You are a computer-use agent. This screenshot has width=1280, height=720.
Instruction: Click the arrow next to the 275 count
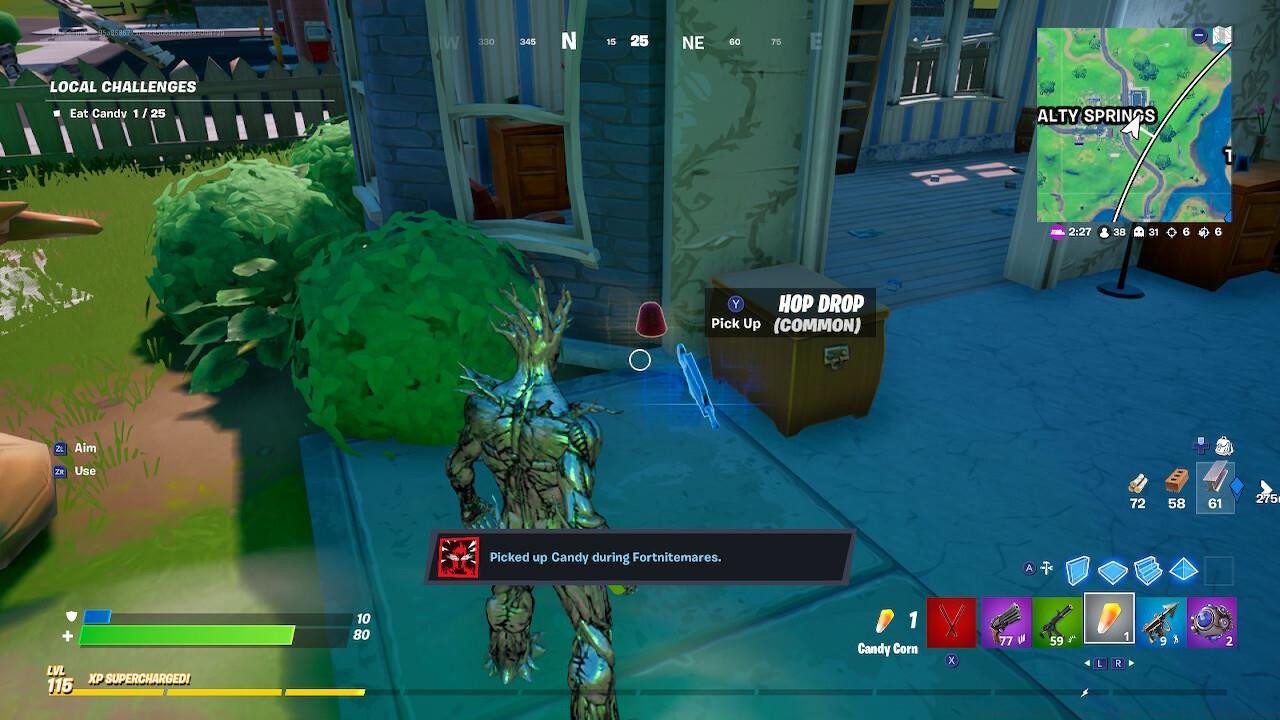coord(1266,487)
